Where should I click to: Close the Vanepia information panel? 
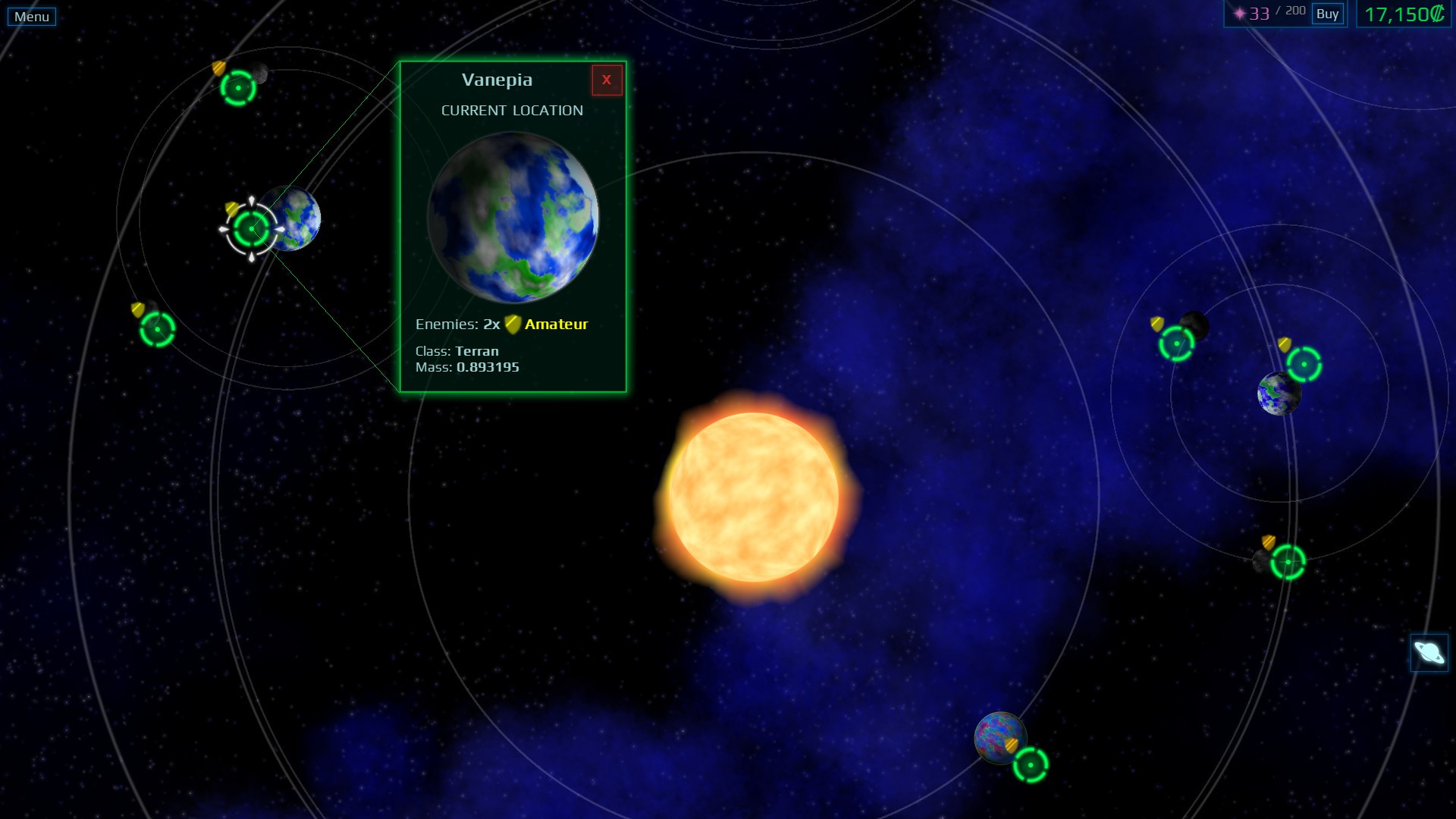607,80
